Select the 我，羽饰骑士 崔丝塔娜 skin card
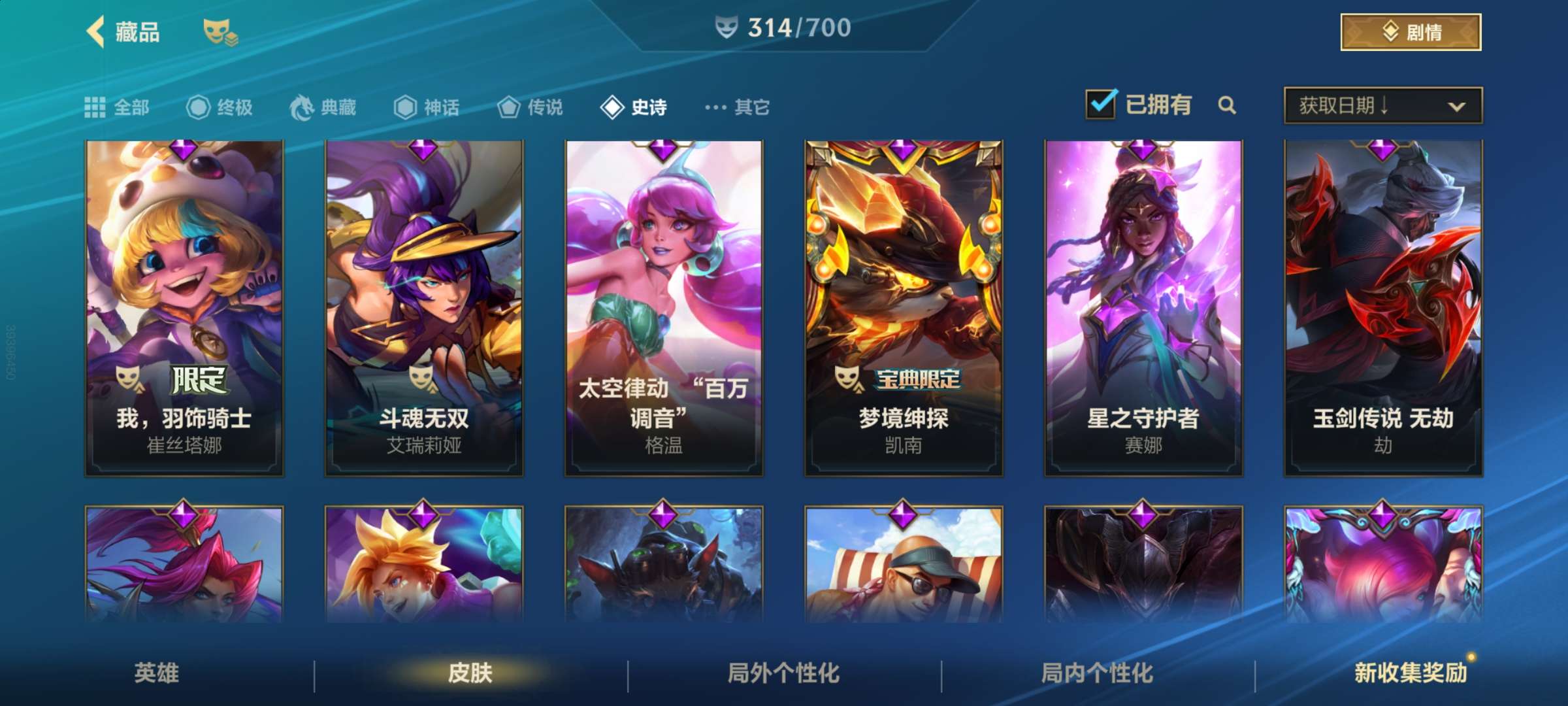Screen dimensions: 1568x706 tap(184, 307)
